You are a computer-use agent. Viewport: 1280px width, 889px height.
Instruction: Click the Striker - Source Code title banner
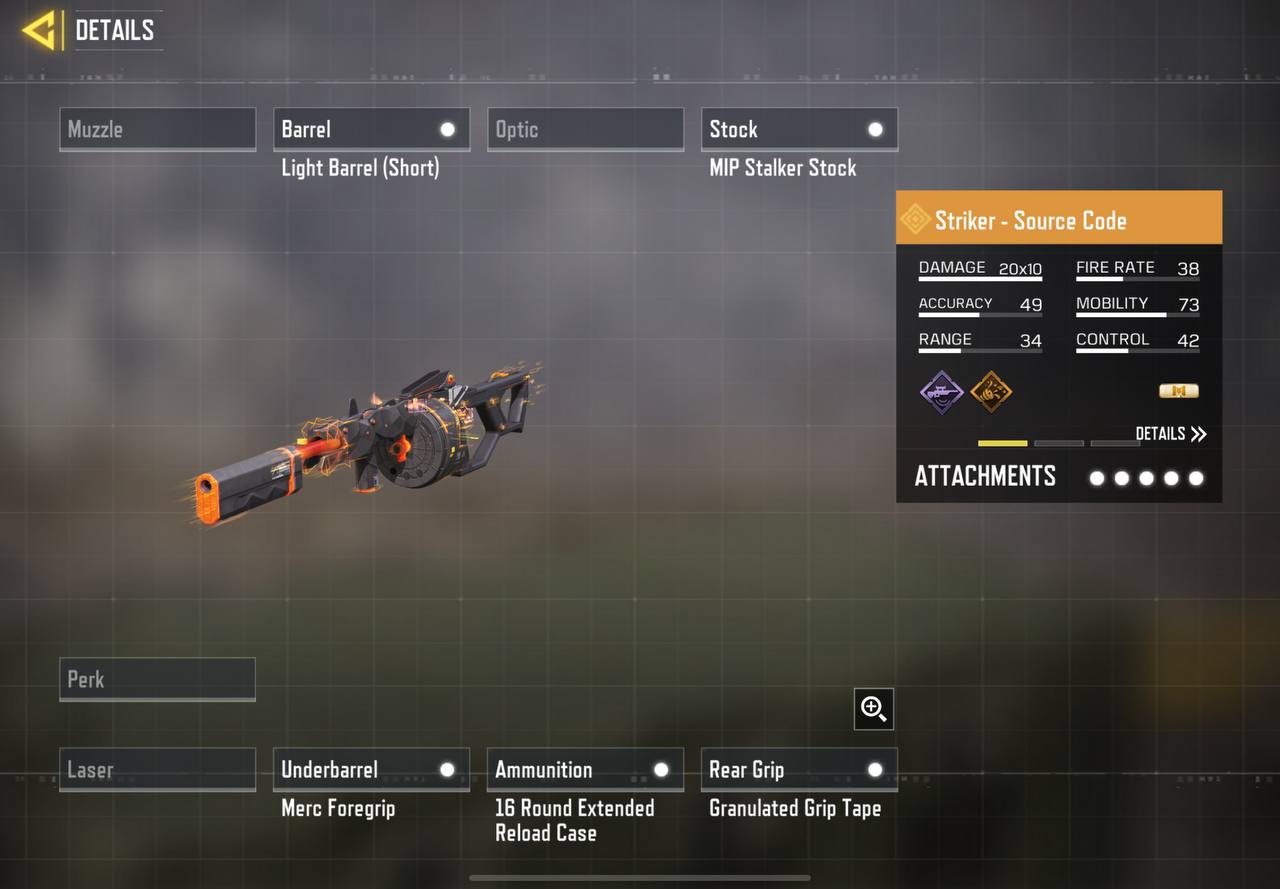click(x=1058, y=218)
